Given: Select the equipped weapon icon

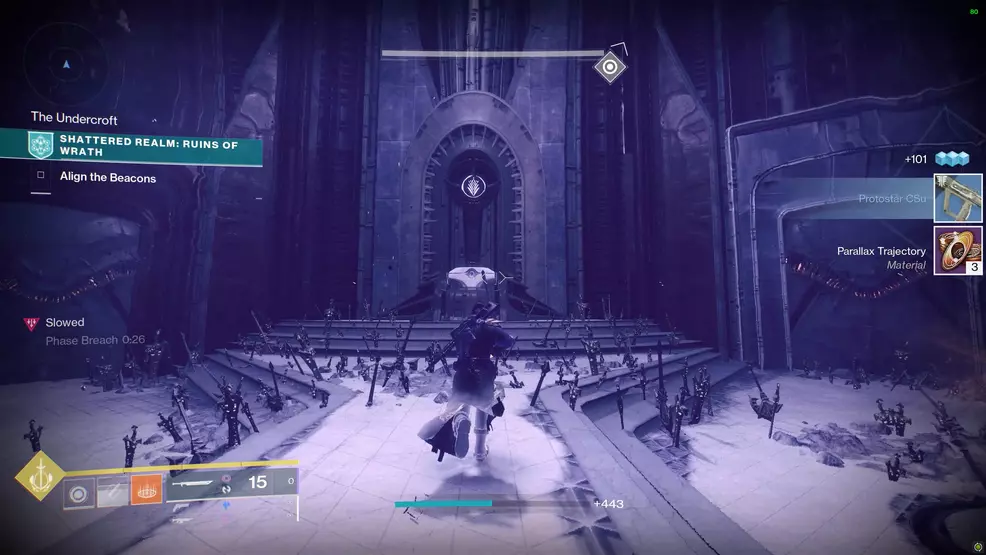Looking at the screenshot, I should pos(195,482).
